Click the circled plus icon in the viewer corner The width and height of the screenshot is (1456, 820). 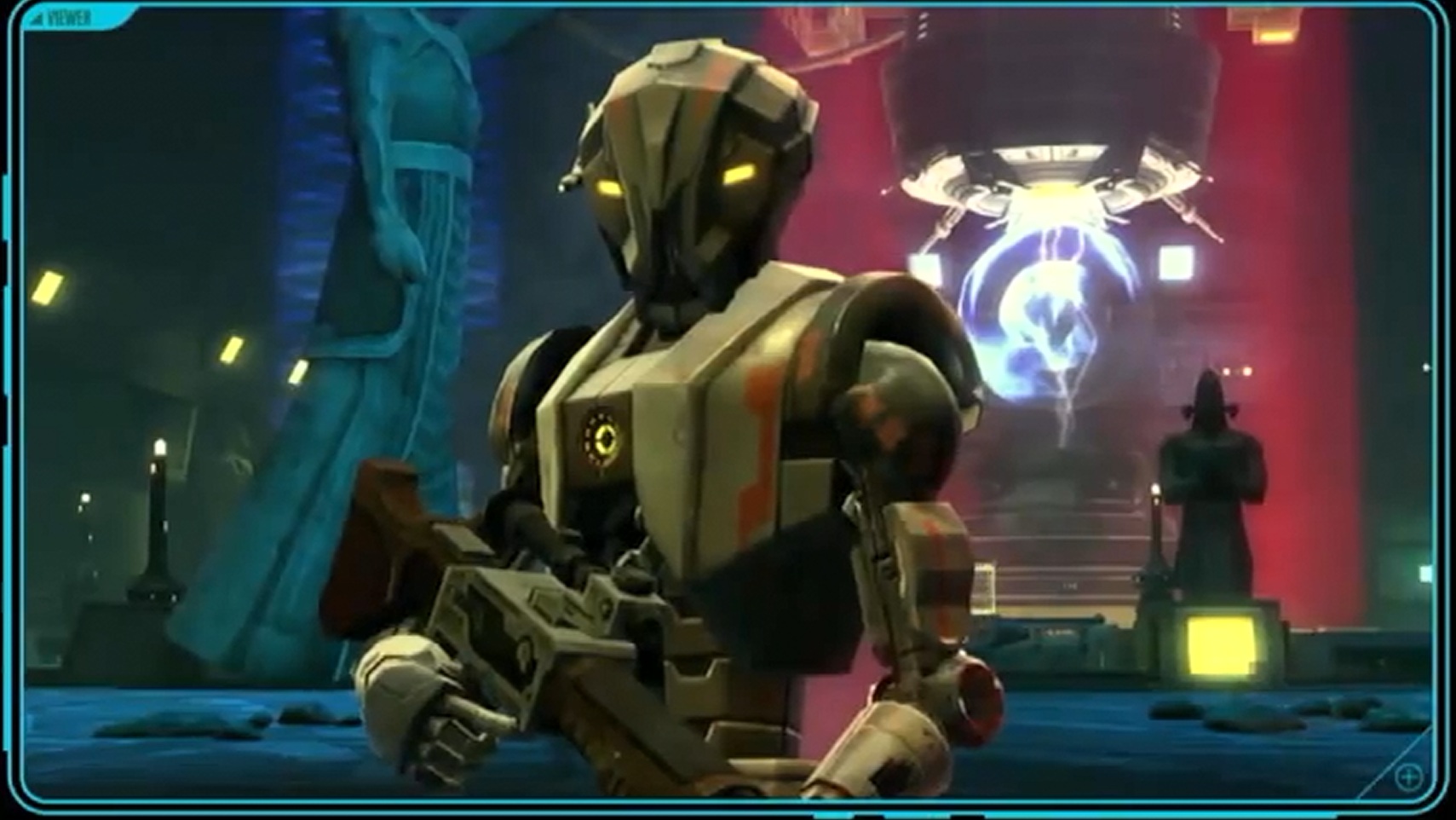pyautogui.click(x=1408, y=777)
